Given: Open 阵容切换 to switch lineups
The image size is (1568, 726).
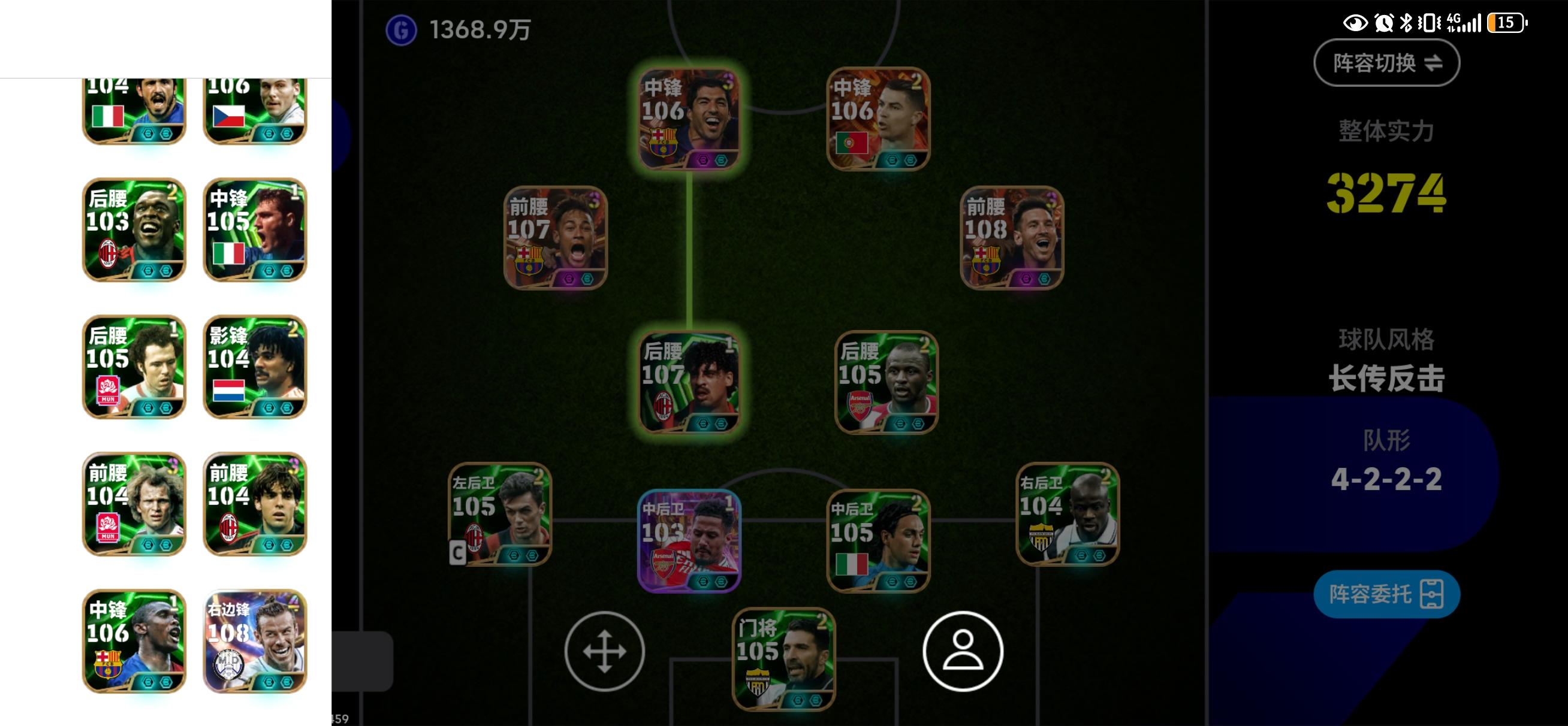Looking at the screenshot, I should click(1385, 63).
